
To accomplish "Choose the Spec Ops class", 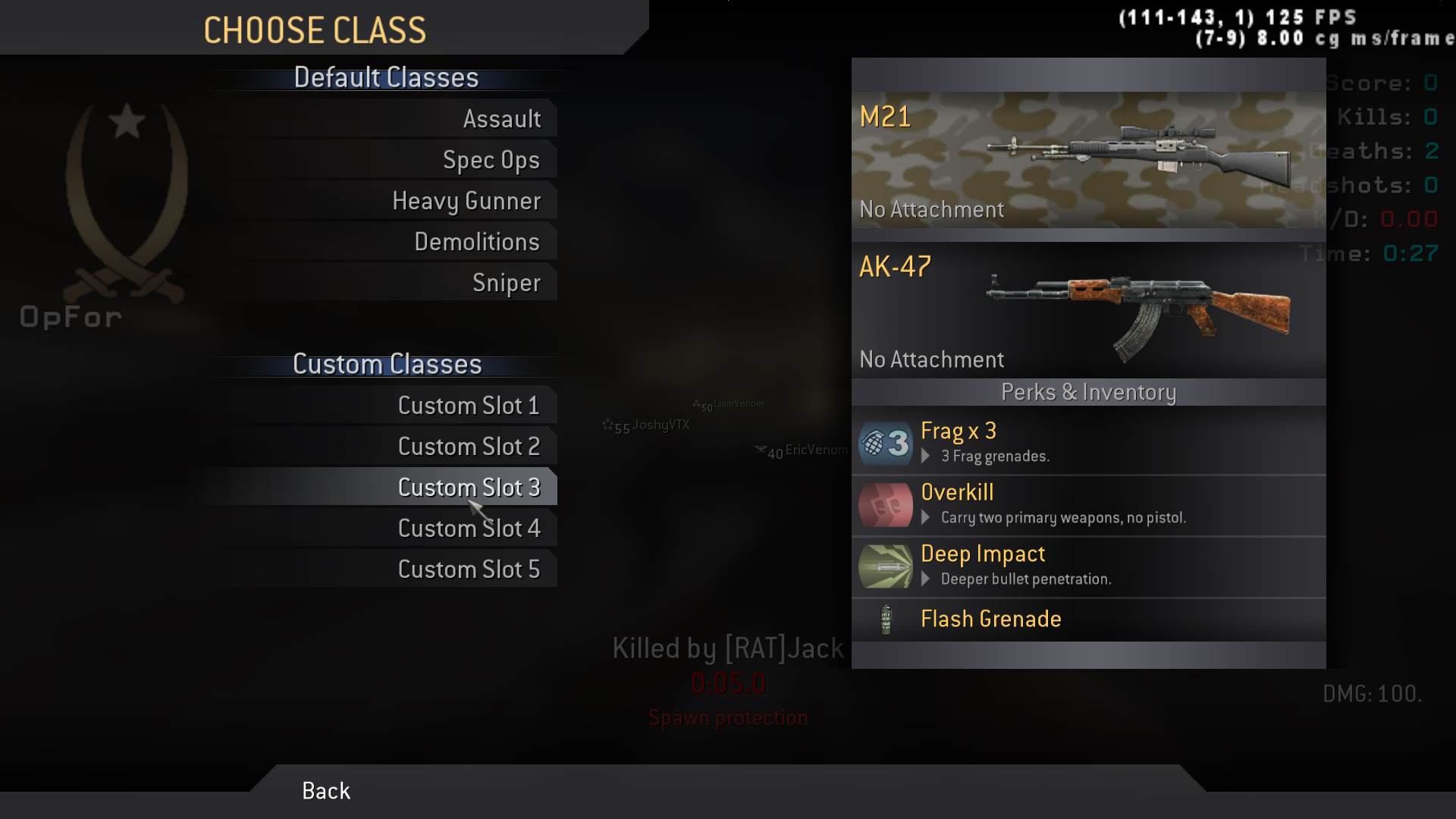I will pyautogui.click(x=491, y=160).
